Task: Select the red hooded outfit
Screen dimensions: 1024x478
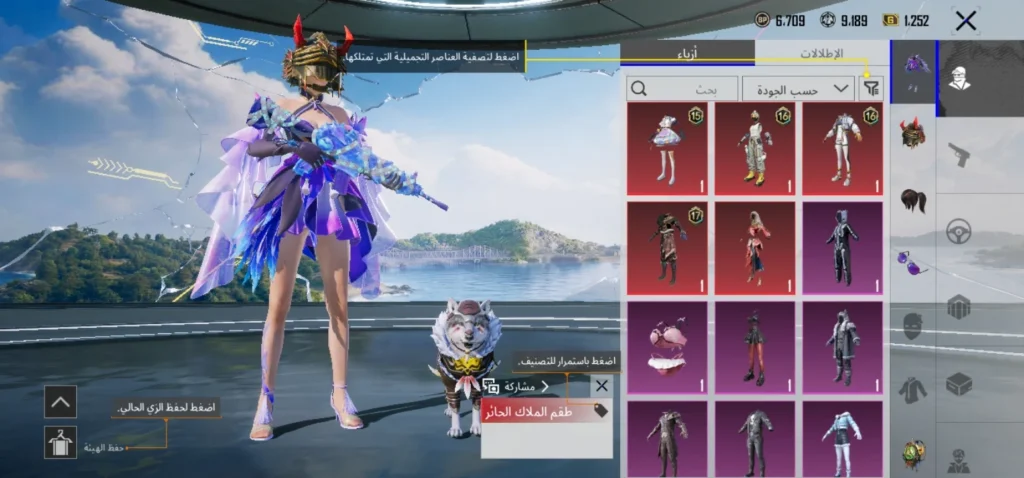Action: pyautogui.click(x=754, y=248)
